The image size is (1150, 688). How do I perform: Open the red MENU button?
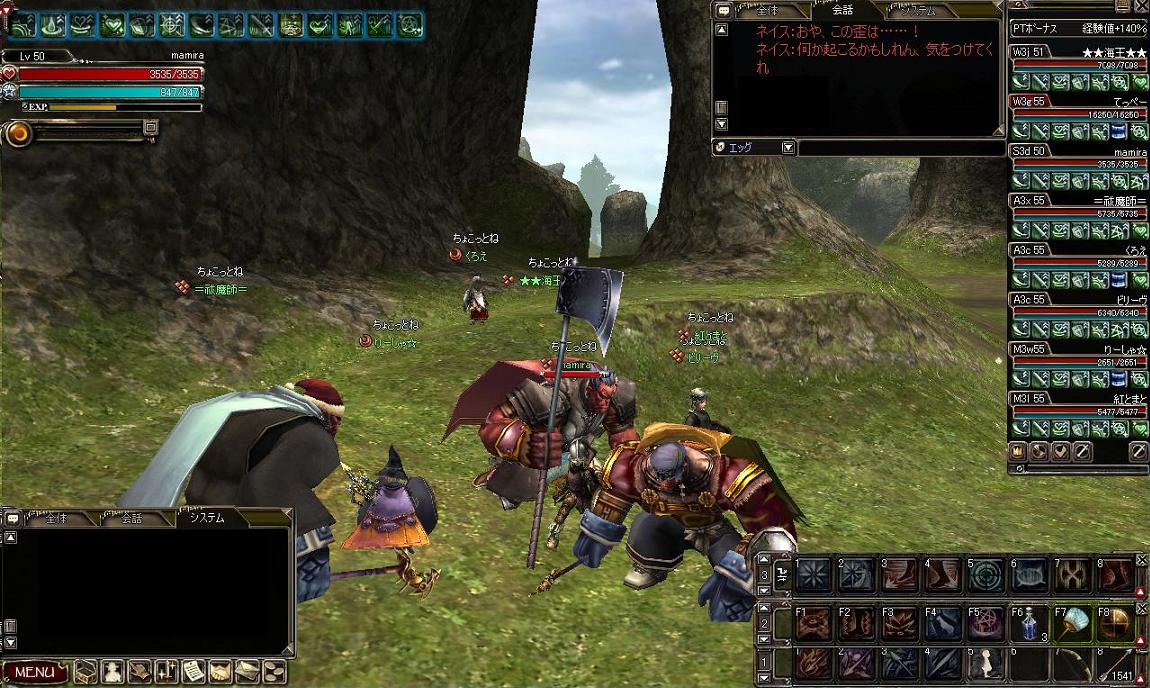click(x=34, y=672)
